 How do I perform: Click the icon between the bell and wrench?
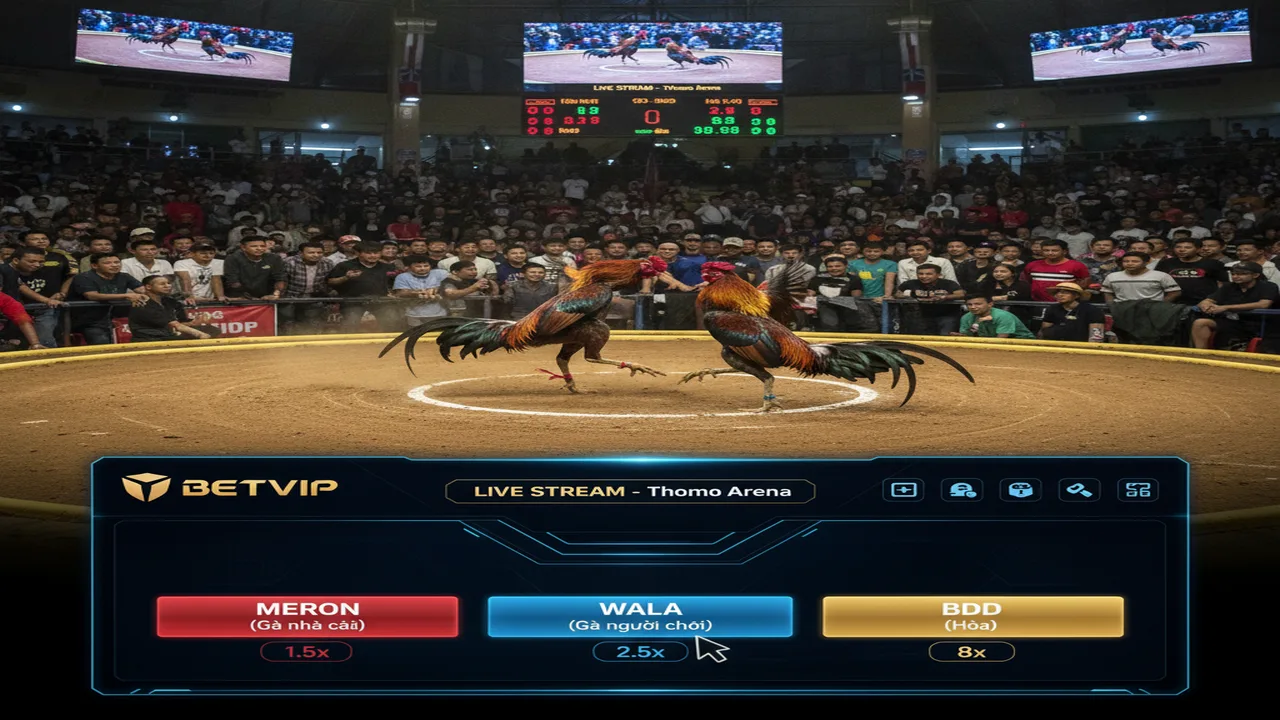1021,490
